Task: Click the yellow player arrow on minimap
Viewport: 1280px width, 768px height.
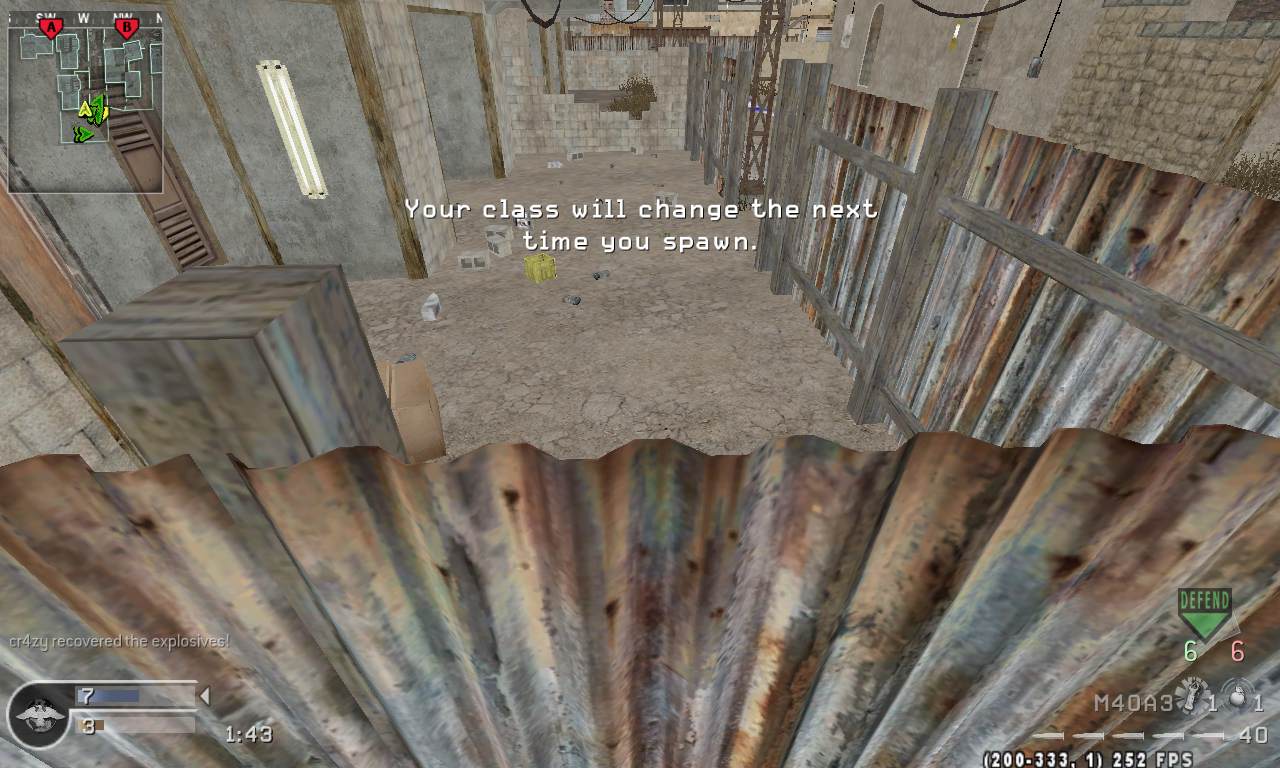Action: click(x=85, y=109)
